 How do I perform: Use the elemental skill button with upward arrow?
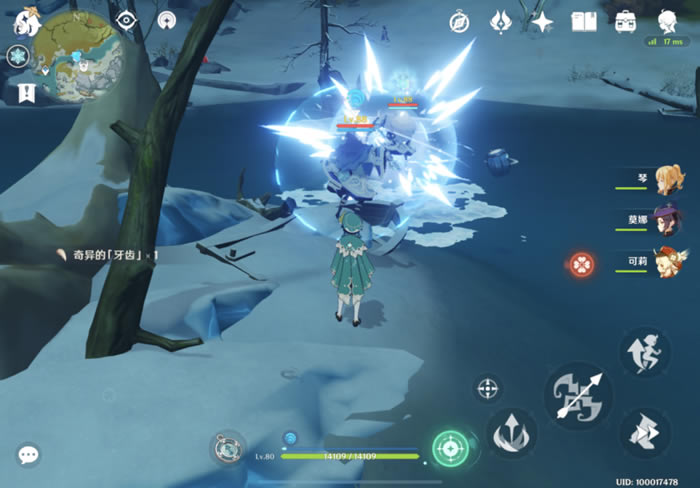[512, 433]
